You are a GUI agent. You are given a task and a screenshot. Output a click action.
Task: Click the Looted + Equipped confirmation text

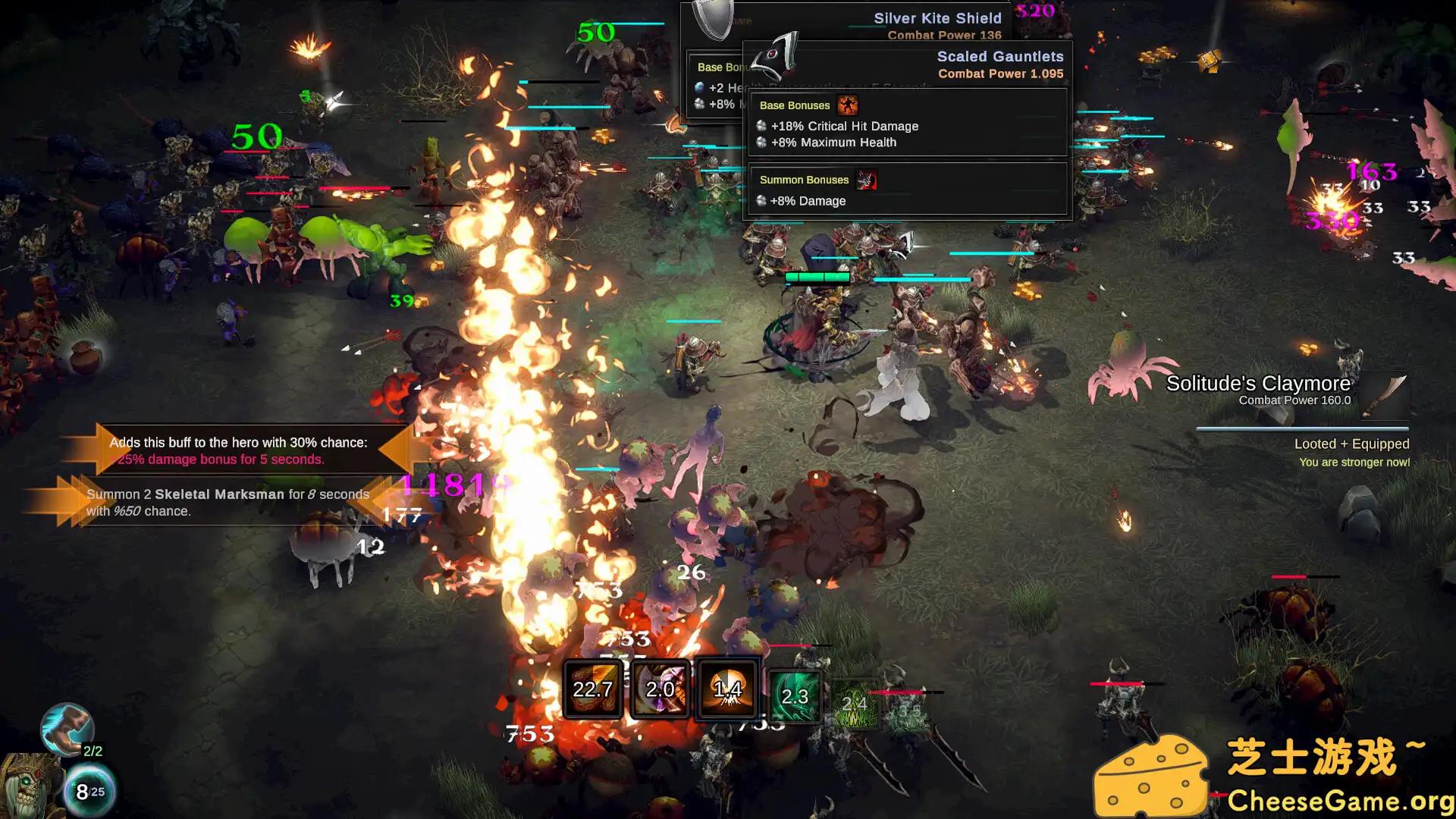tap(1351, 444)
